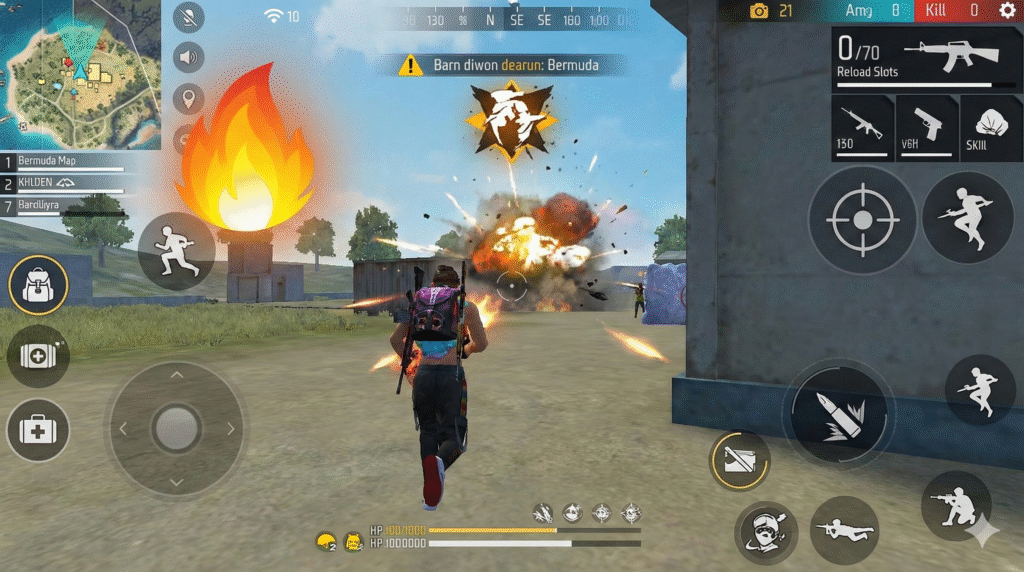The height and width of the screenshot is (572, 1024).
Task: Tap the location pin marker button
Action: tap(188, 98)
